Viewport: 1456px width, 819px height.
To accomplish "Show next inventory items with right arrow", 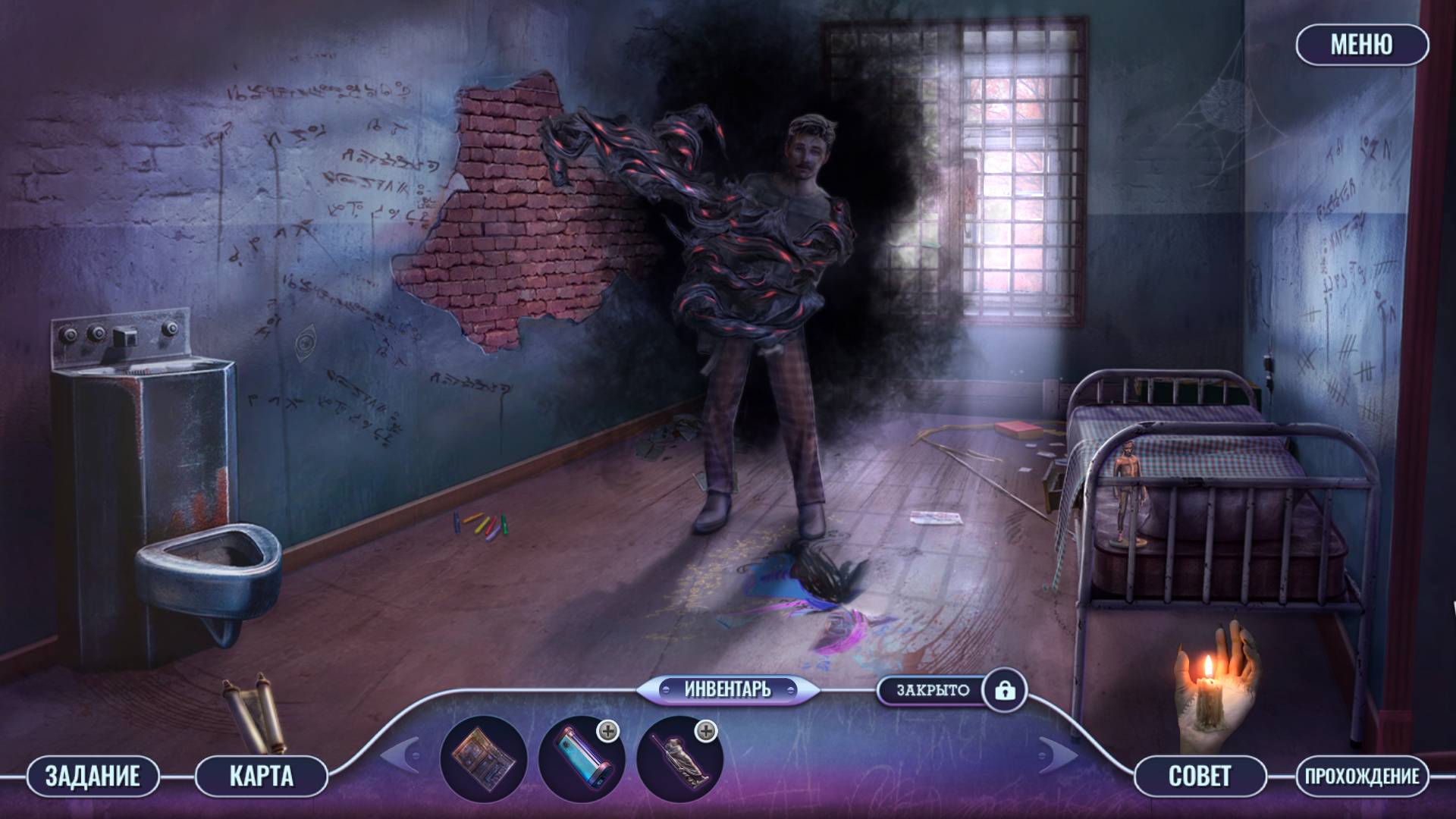I will pos(1059,755).
